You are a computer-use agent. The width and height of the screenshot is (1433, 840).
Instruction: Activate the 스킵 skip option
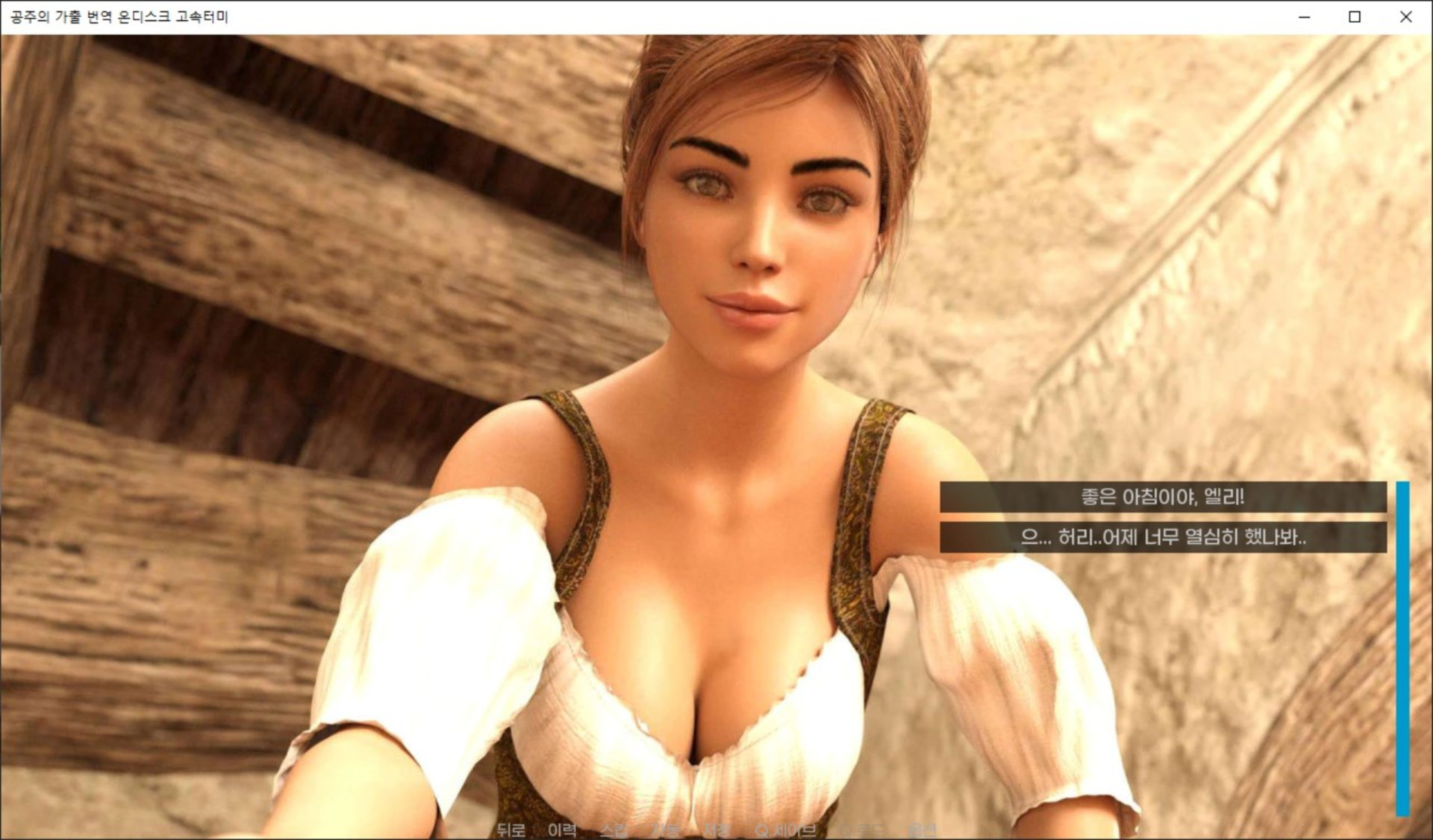pyautogui.click(x=614, y=830)
